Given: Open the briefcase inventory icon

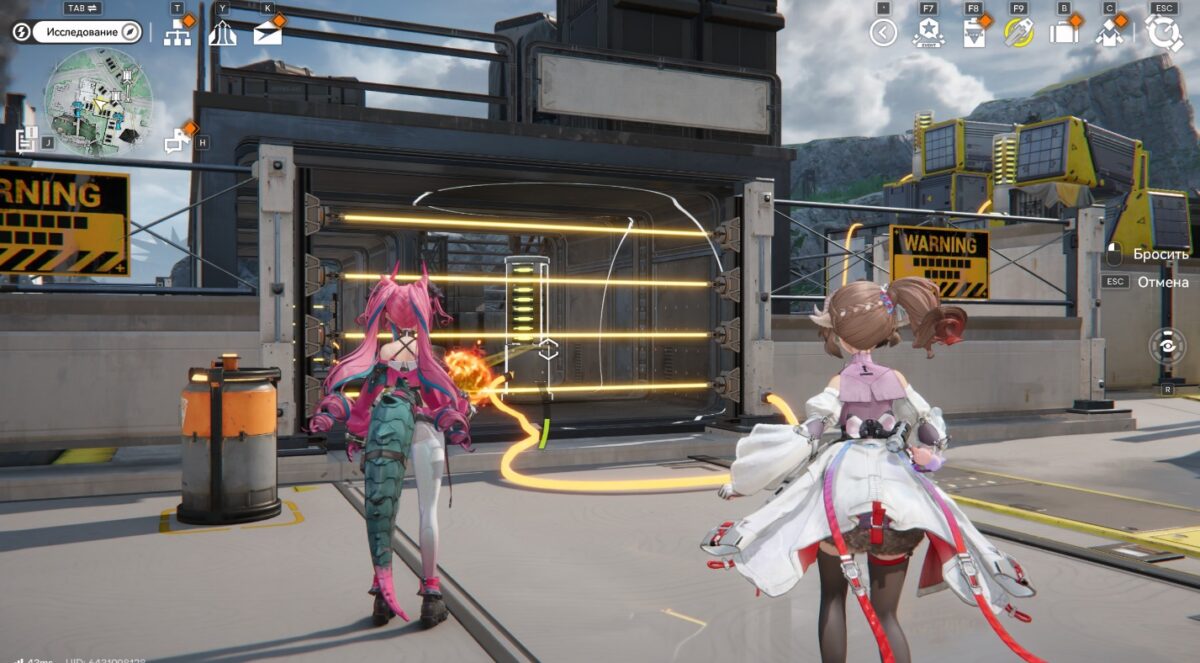Looking at the screenshot, I should point(1063,33).
